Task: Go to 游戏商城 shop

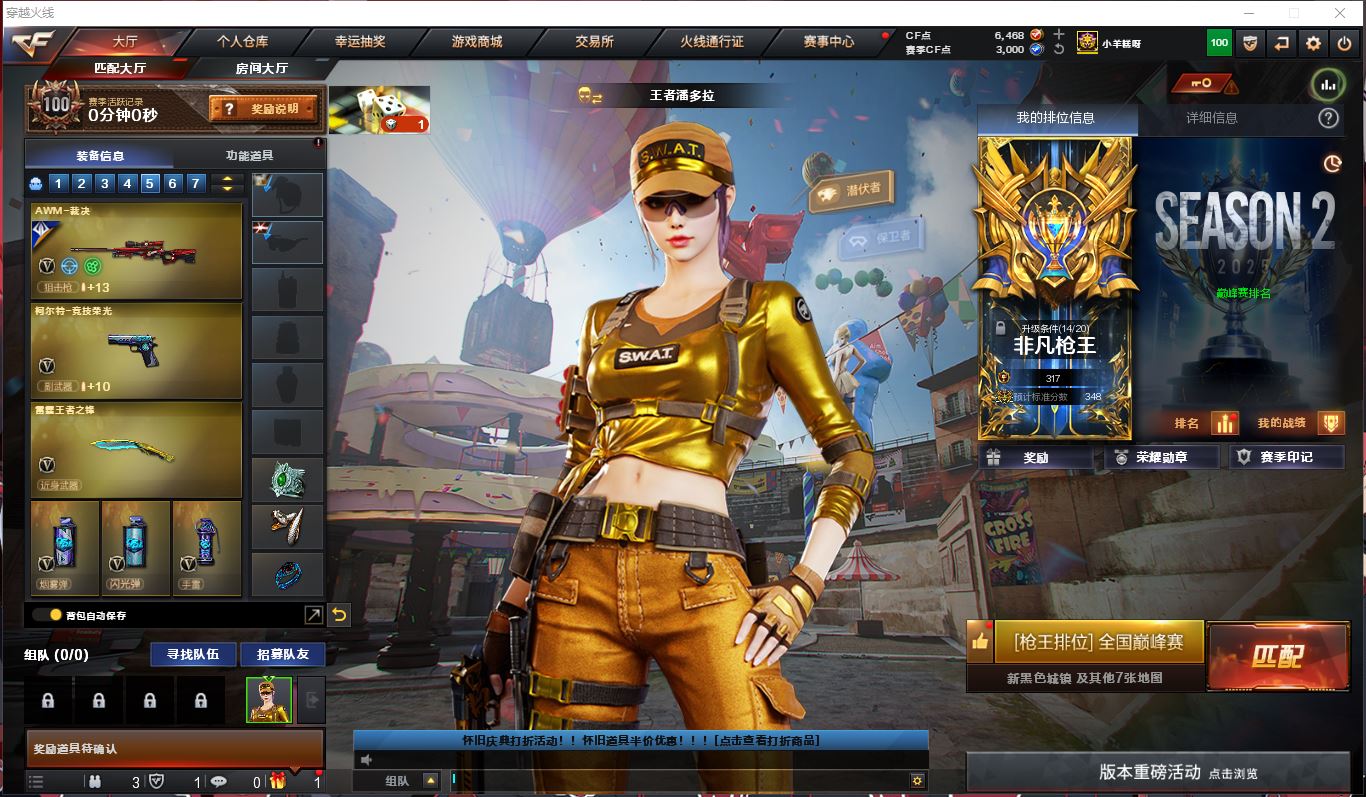Action: 477,42
